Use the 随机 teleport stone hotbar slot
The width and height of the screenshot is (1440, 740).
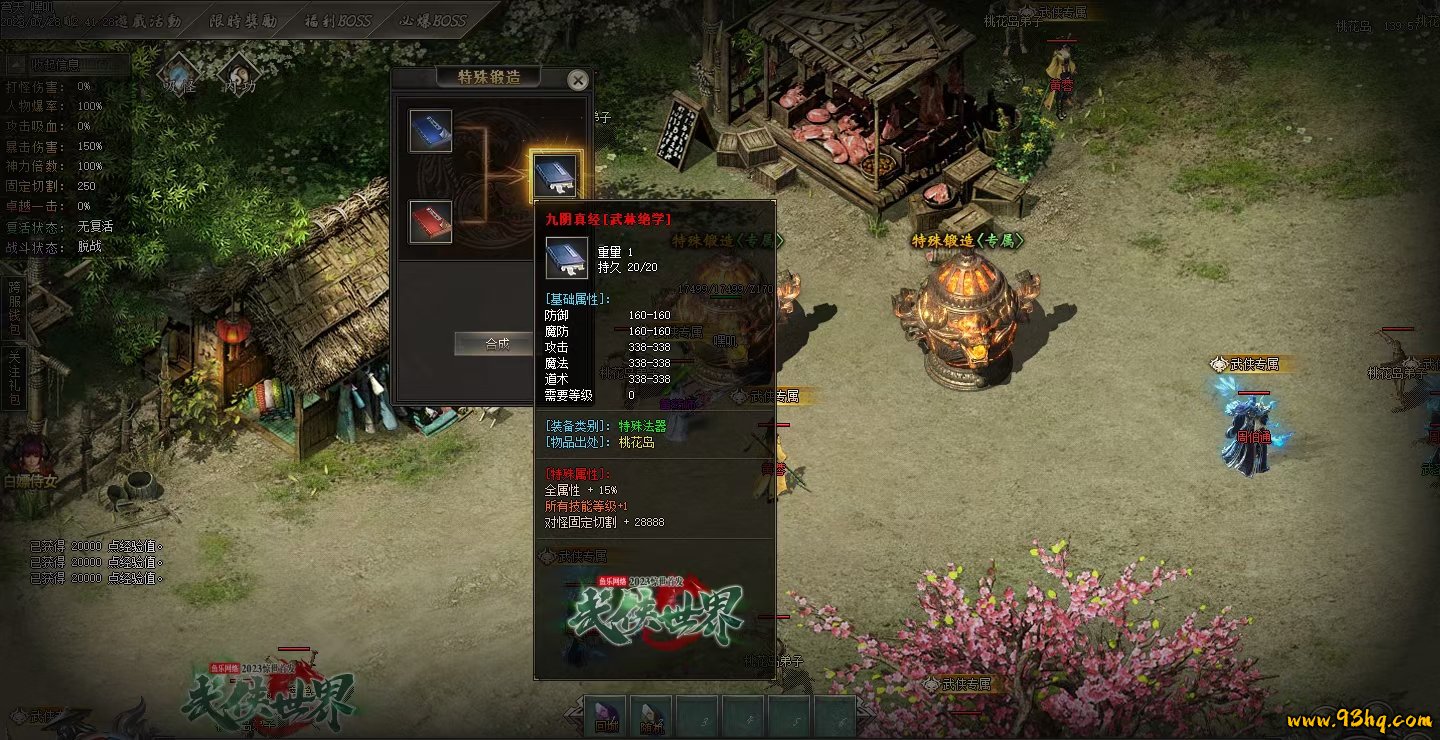coord(651,716)
